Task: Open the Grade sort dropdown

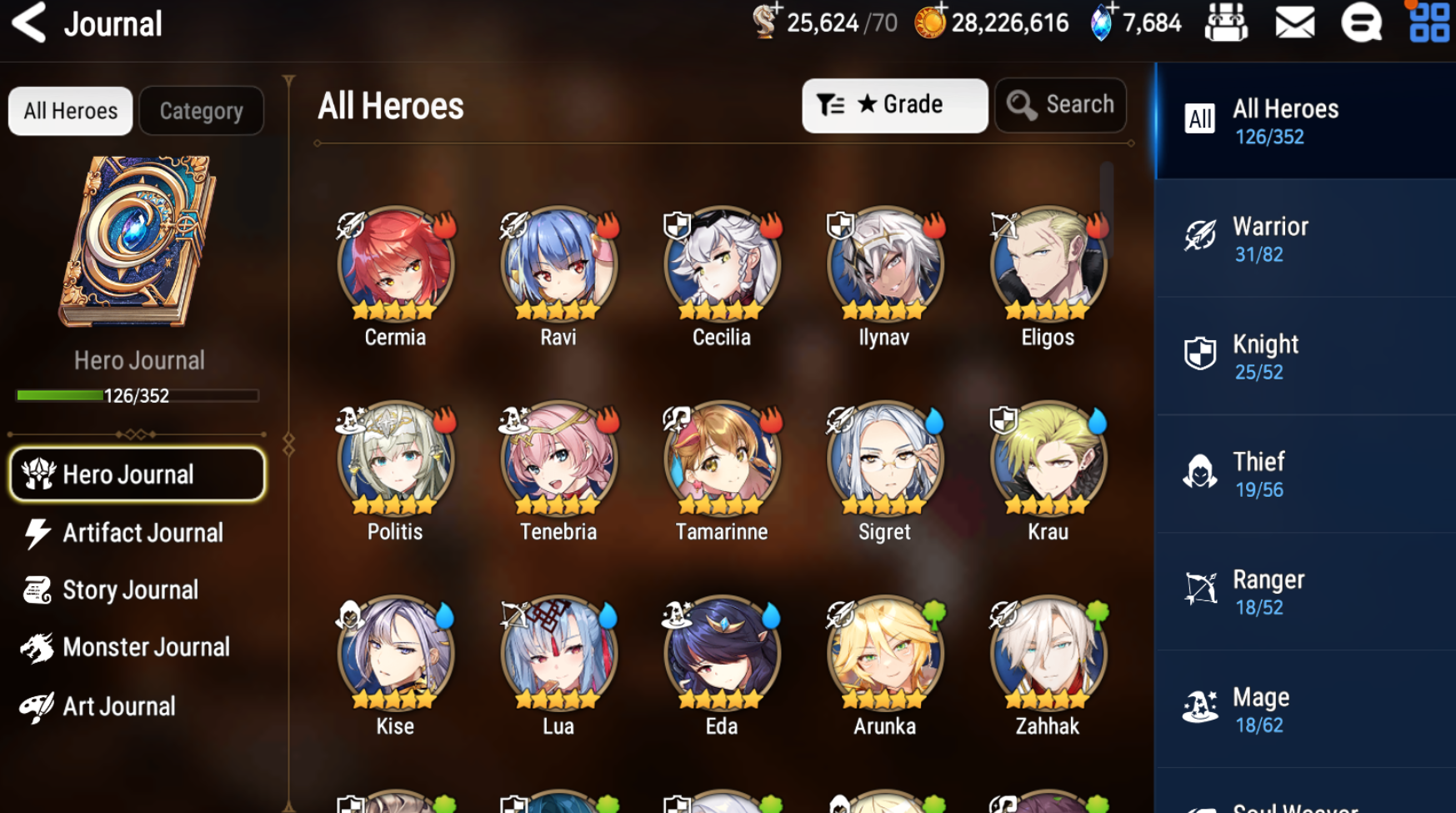Action: 894,105
